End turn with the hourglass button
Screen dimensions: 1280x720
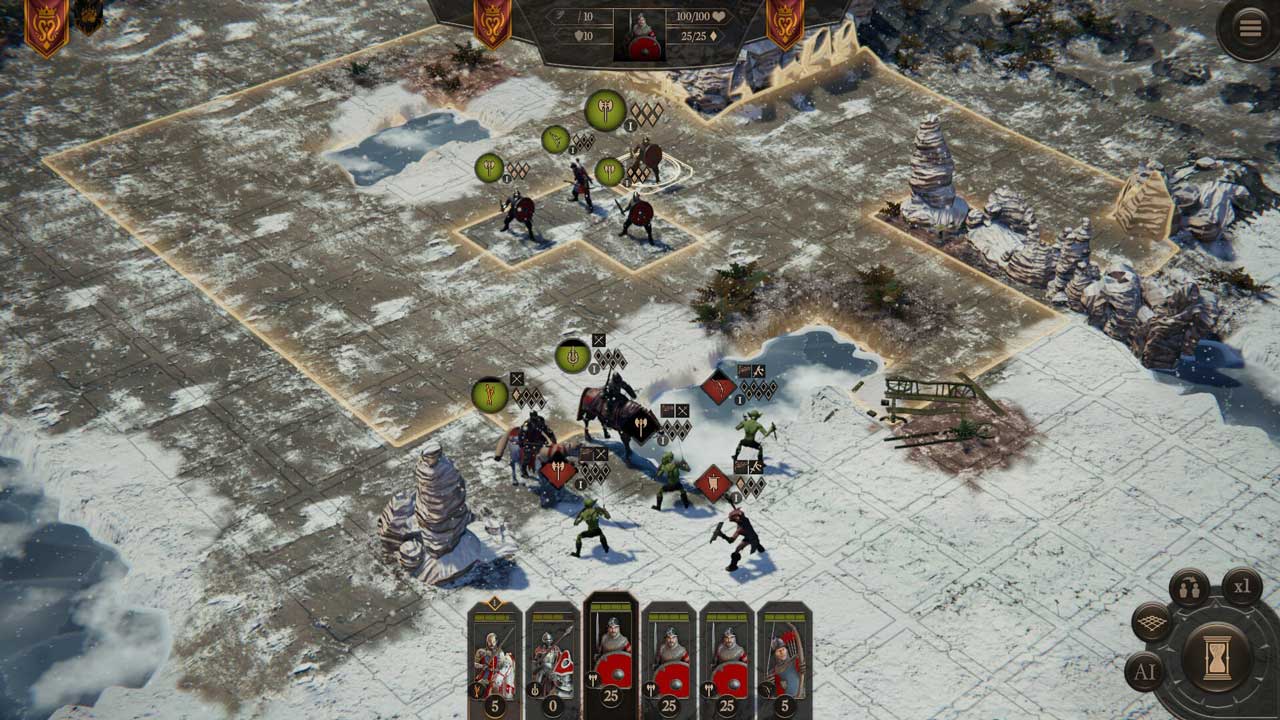coord(1217,657)
